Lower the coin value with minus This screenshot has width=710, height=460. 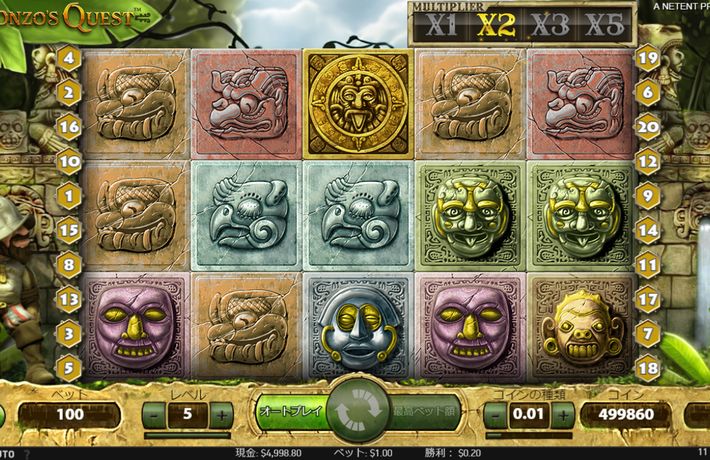tap(494, 414)
